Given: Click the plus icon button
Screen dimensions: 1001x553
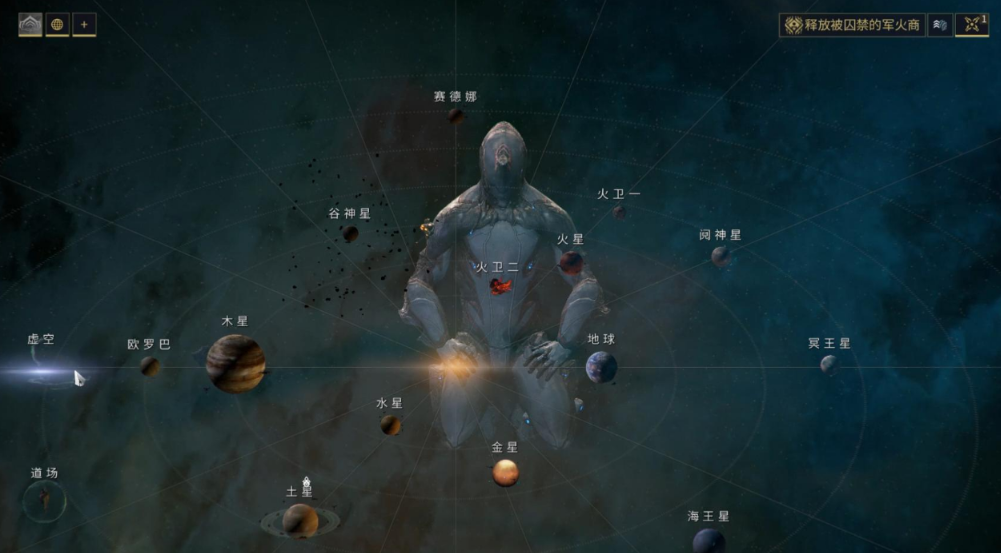Looking at the screenshot, I should pos(84,25).
